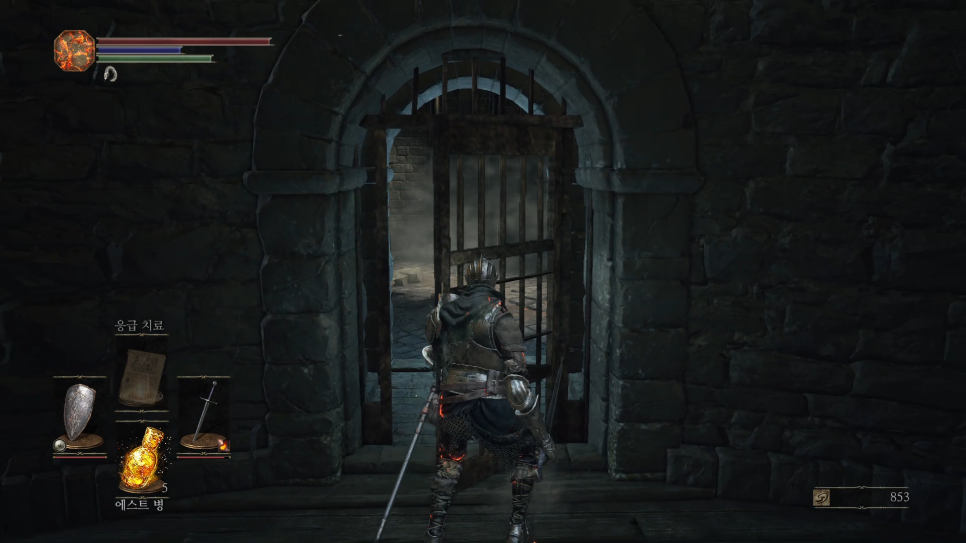Click the ember character emblem icon
The image size is (966, 543).
click(74, 50)
